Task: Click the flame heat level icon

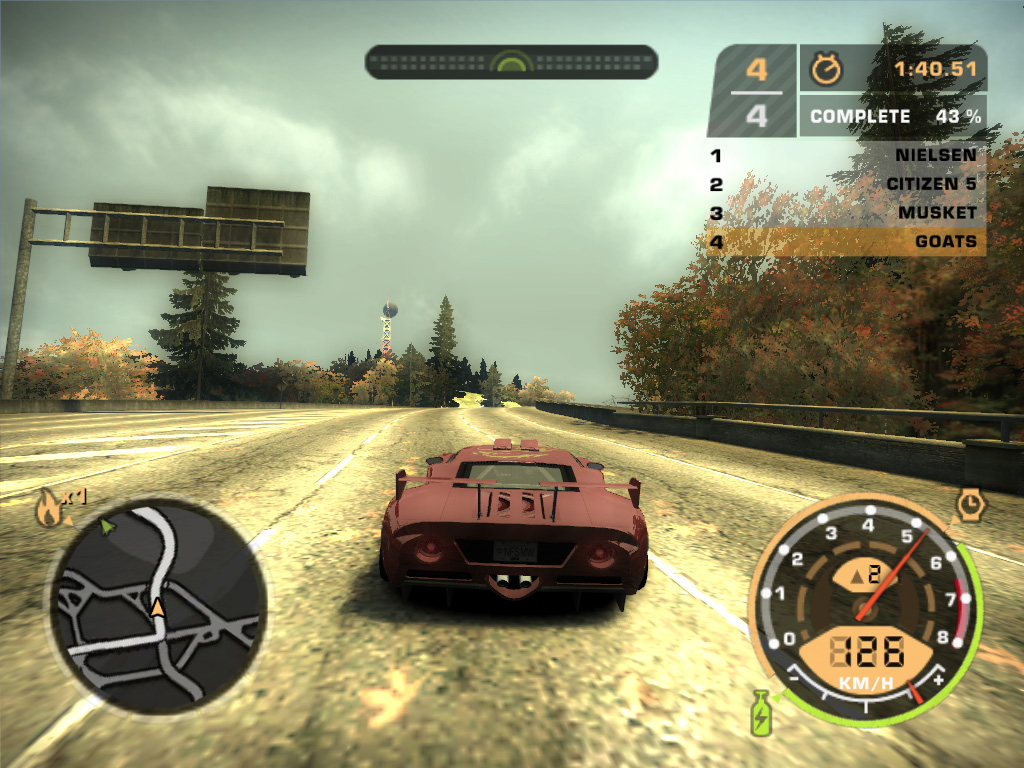Action: tap(47, 509)
